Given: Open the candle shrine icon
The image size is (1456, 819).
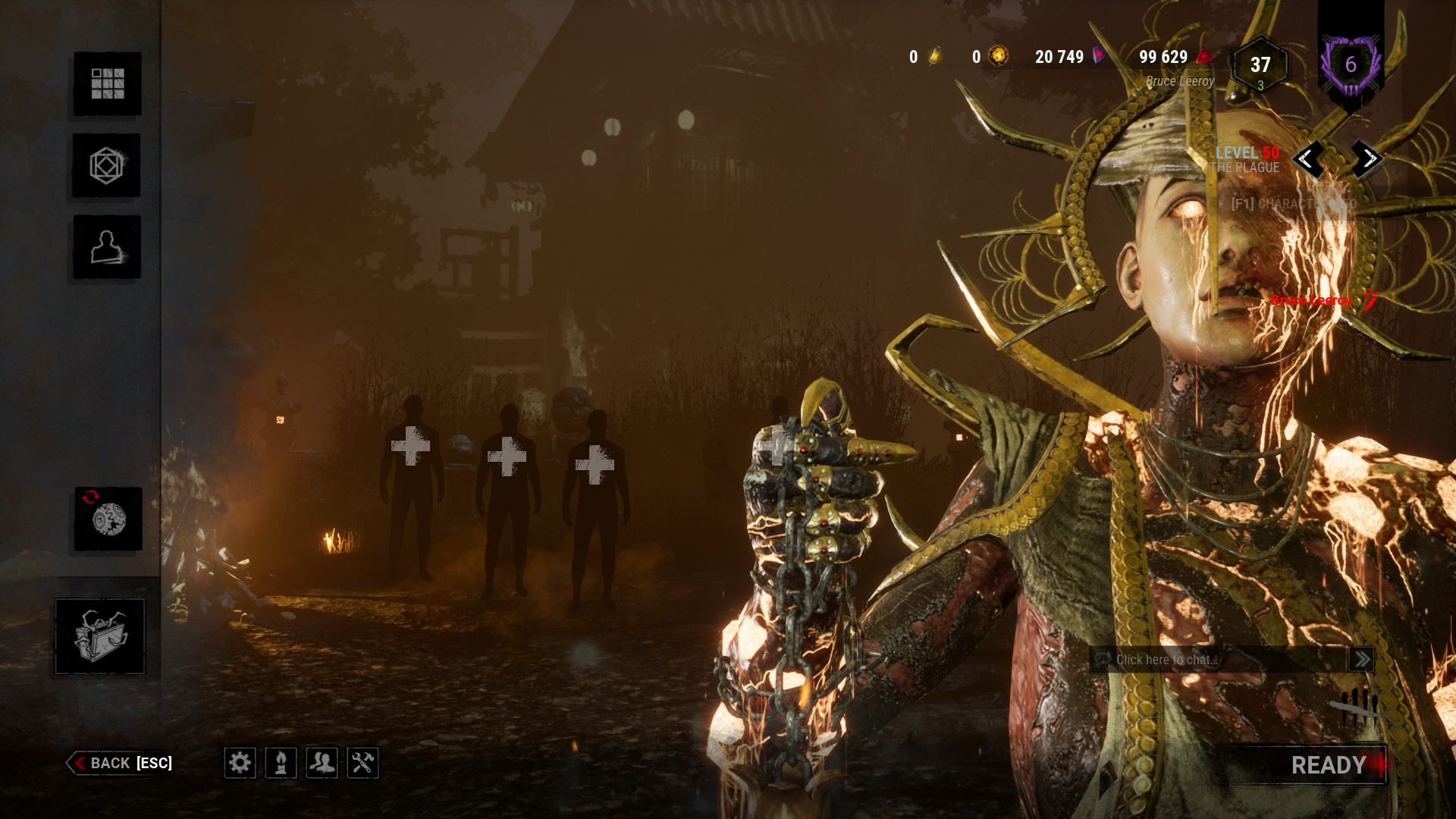Looking at the screenshot, I should 281,762.
